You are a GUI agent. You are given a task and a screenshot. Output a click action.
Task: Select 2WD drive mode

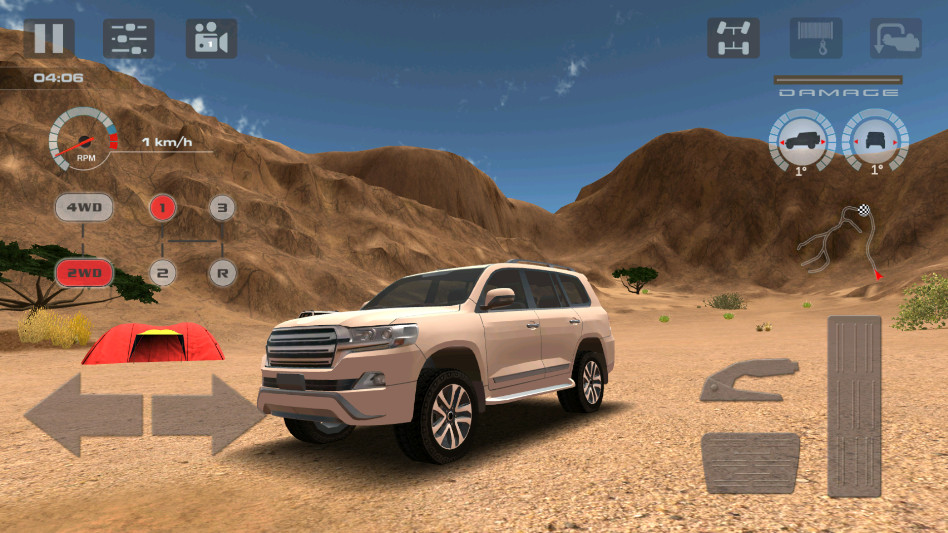[x=84, y=271]
